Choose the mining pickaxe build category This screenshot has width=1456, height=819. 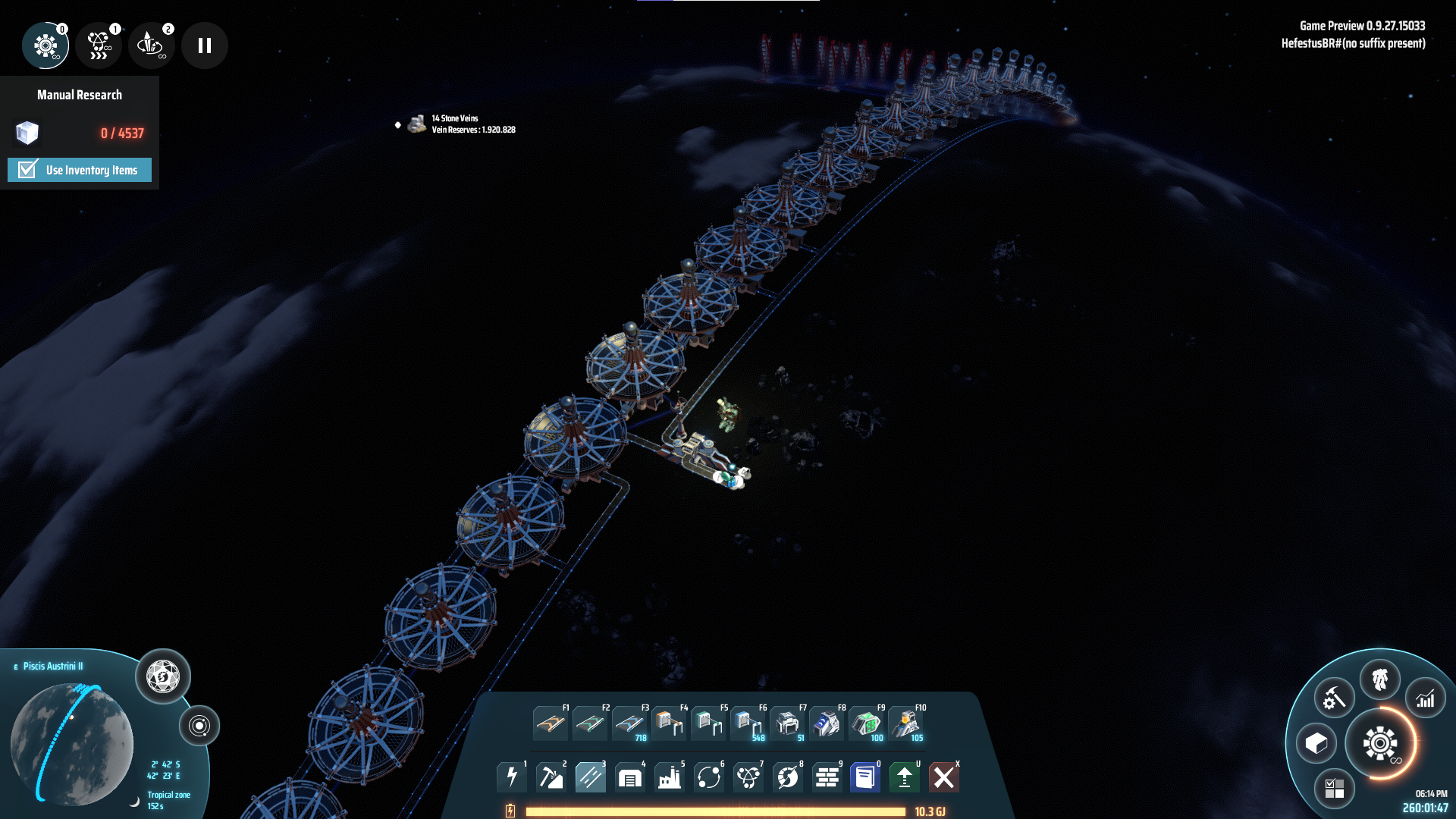click(551, 777)
